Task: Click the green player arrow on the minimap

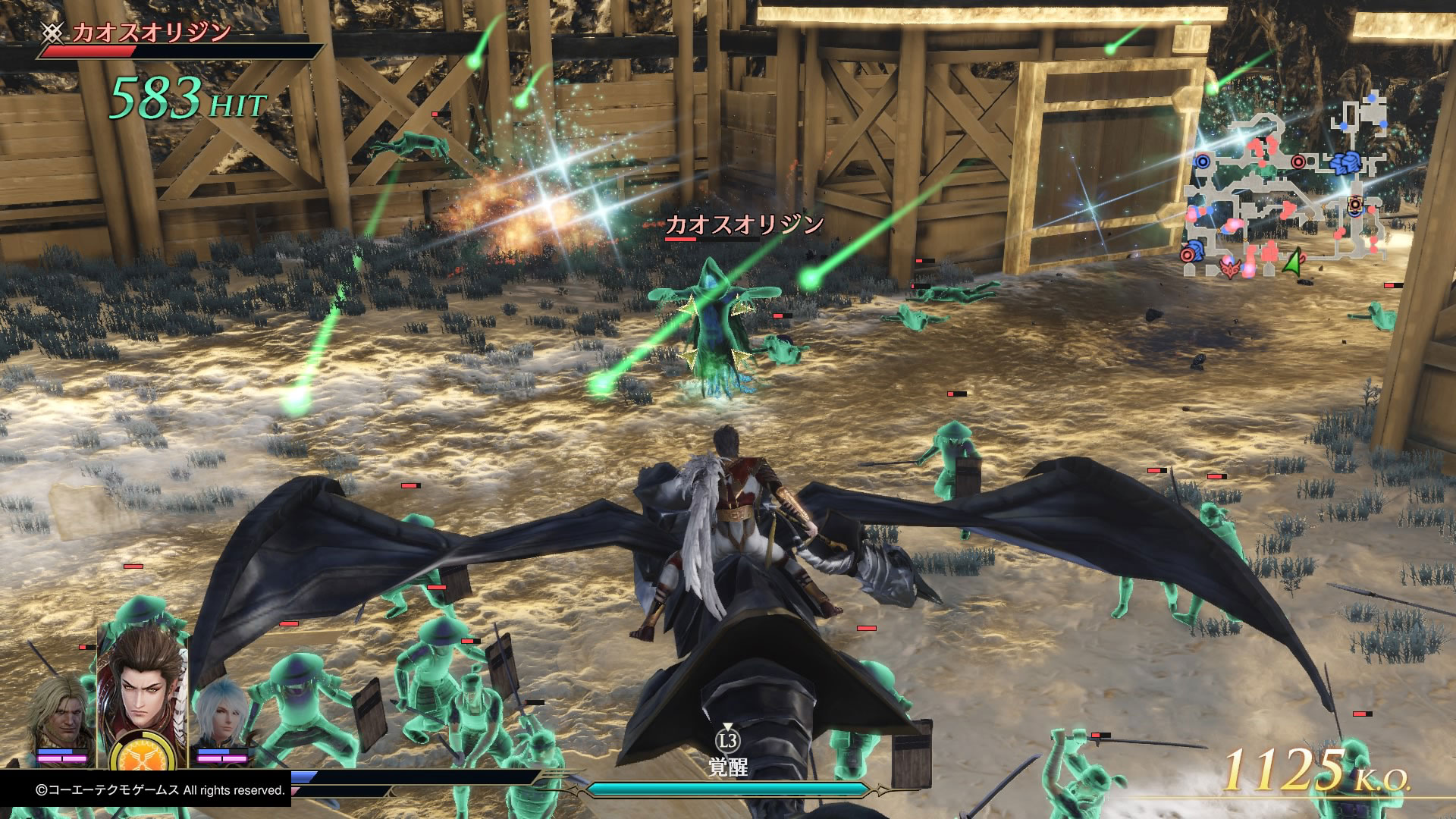Action: click(x=1293, y=262)
